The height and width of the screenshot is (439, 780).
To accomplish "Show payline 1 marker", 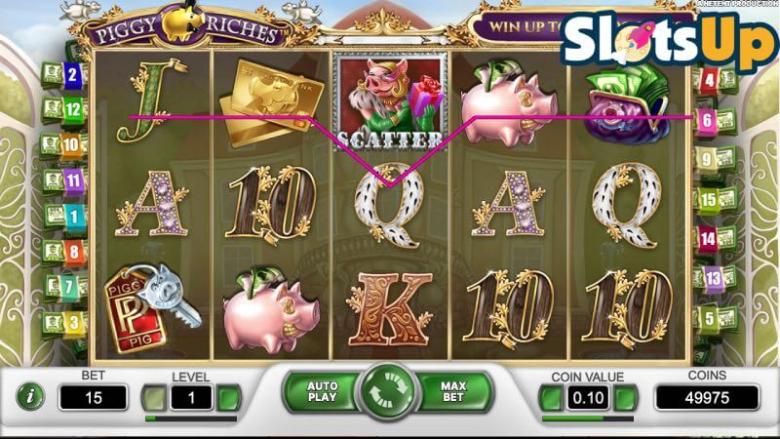I will click(73, 216).
